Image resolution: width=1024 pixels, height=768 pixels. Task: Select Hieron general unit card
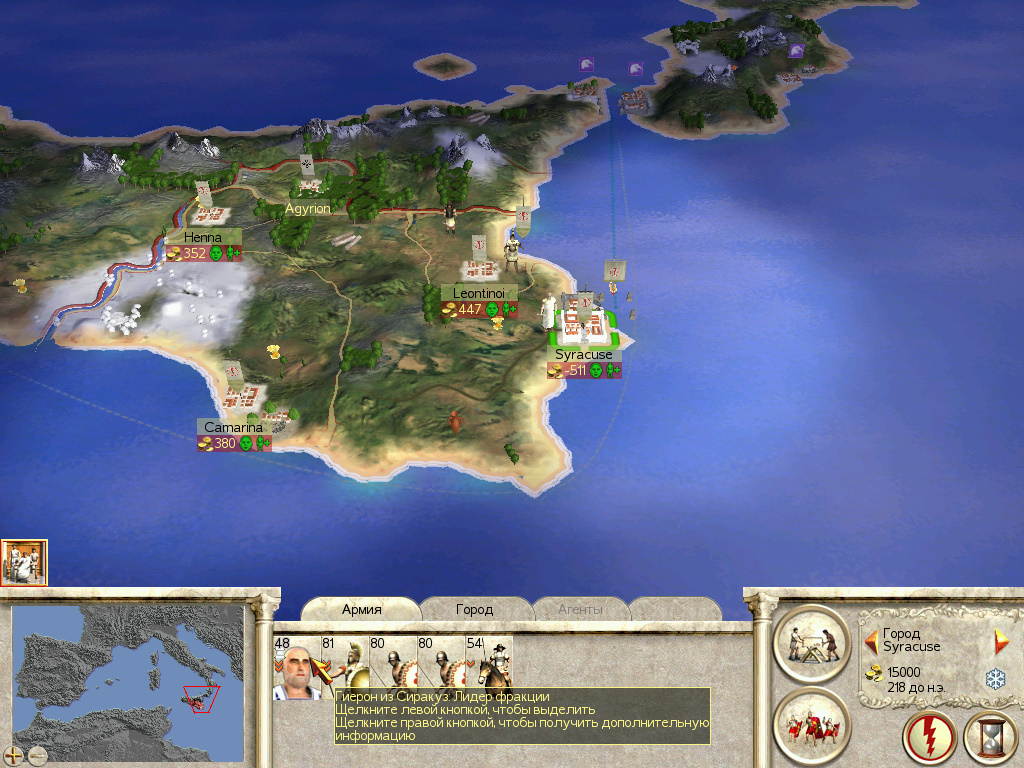click(x=296, y=668)
